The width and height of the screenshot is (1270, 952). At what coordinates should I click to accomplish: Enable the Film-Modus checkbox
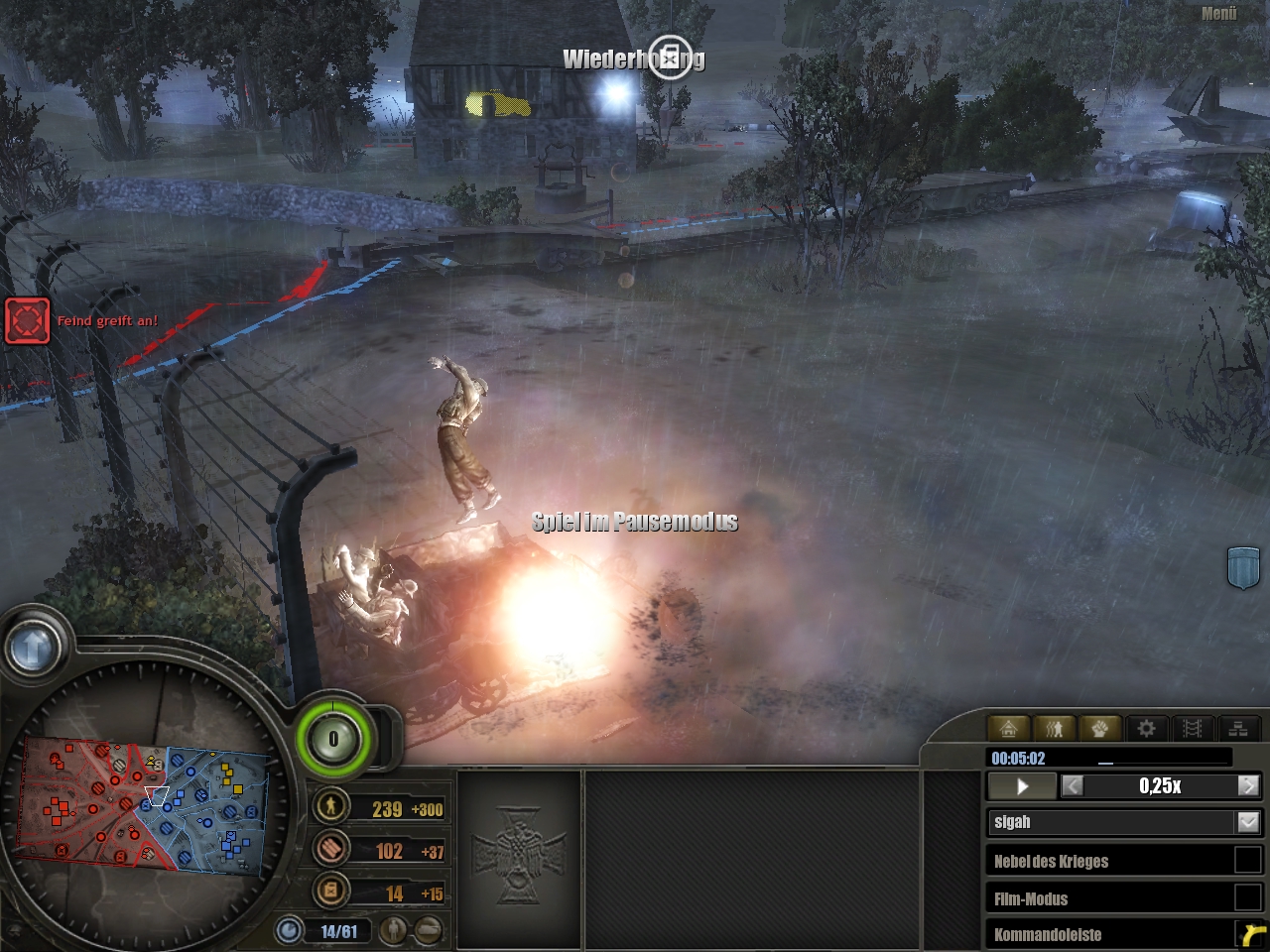(x=1247, y=897)
